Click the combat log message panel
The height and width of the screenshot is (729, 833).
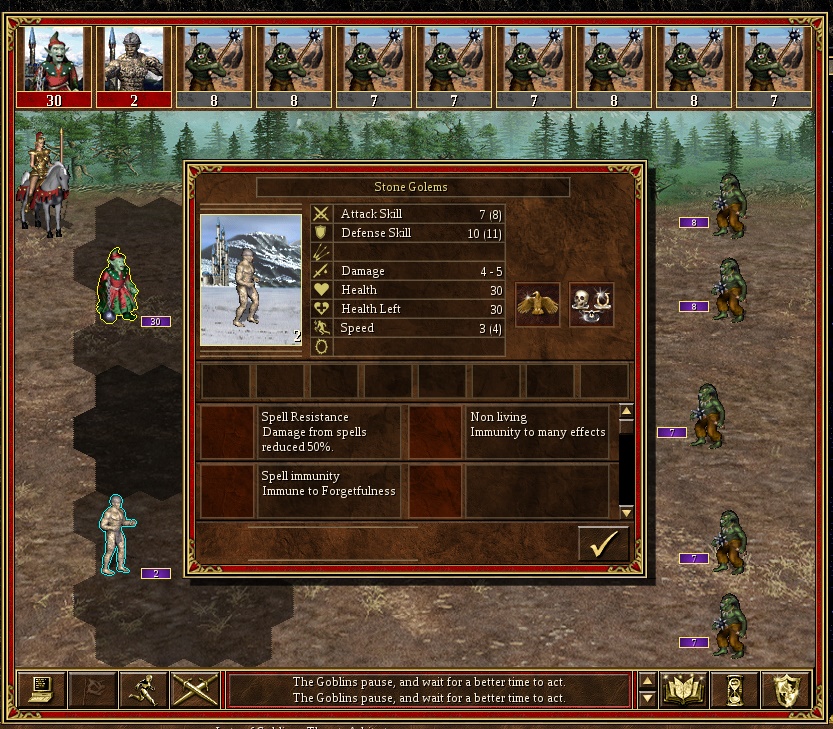click(x=429, y=689)
